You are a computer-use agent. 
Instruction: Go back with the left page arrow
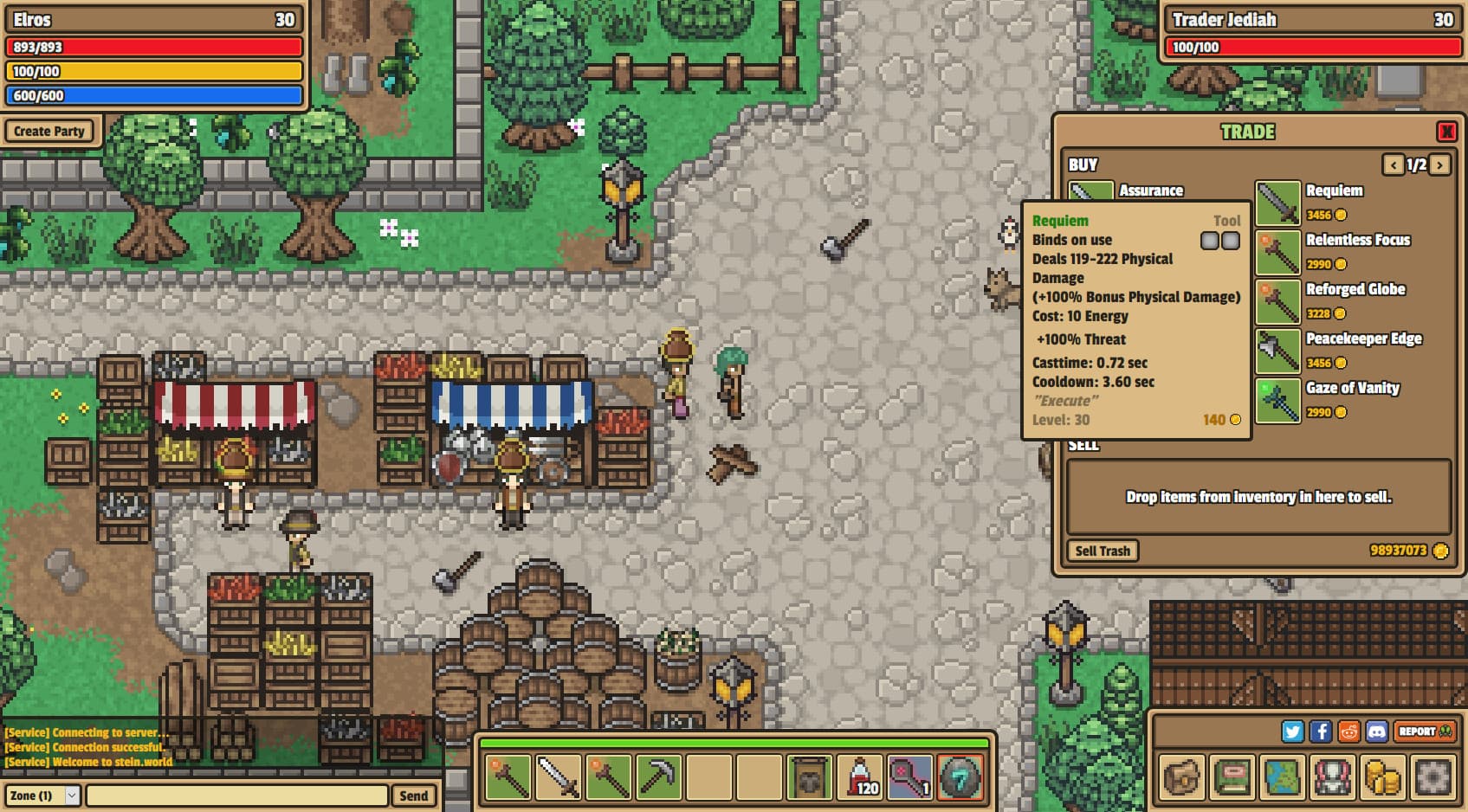pyautogui.click(x=1394, y=164)
